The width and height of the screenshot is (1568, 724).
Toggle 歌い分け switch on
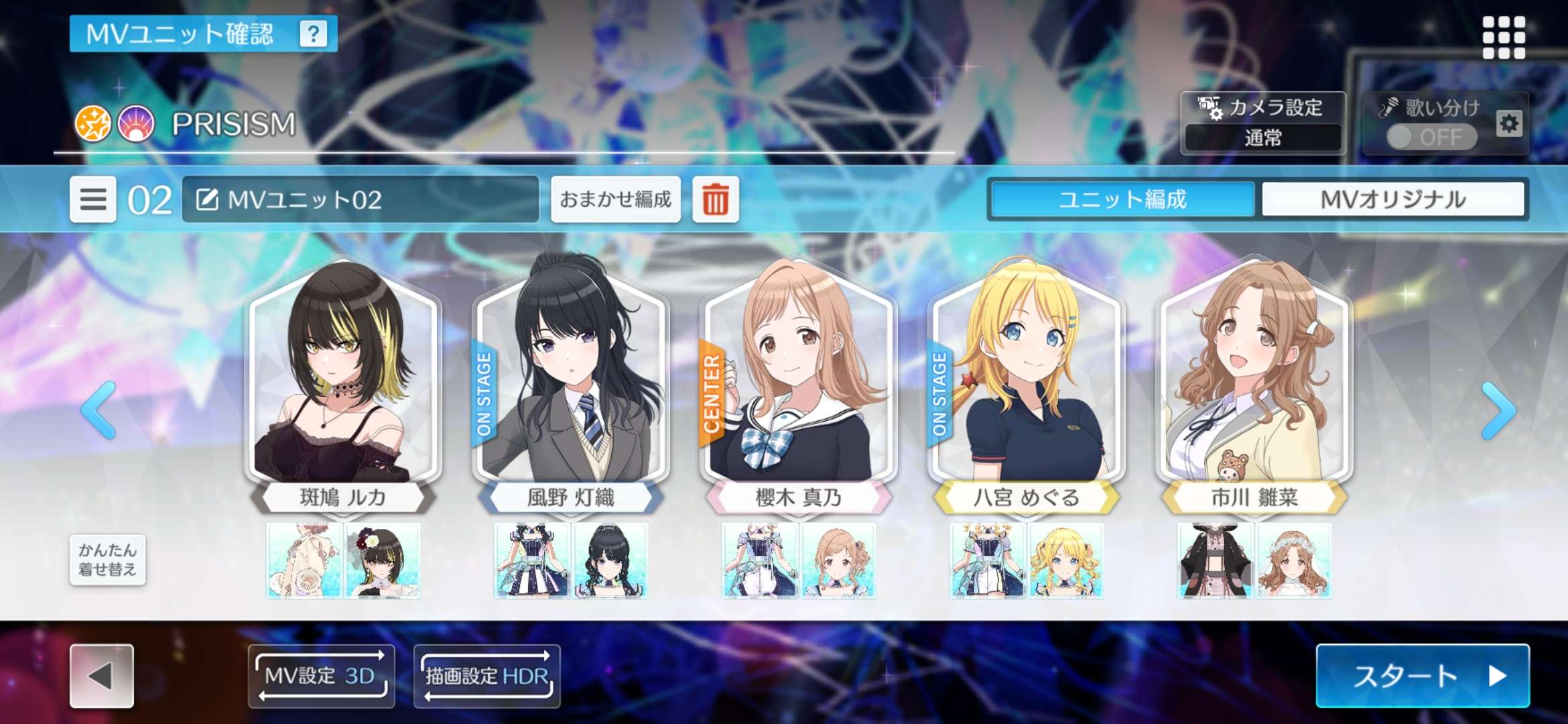click(x=1431, y=137)
